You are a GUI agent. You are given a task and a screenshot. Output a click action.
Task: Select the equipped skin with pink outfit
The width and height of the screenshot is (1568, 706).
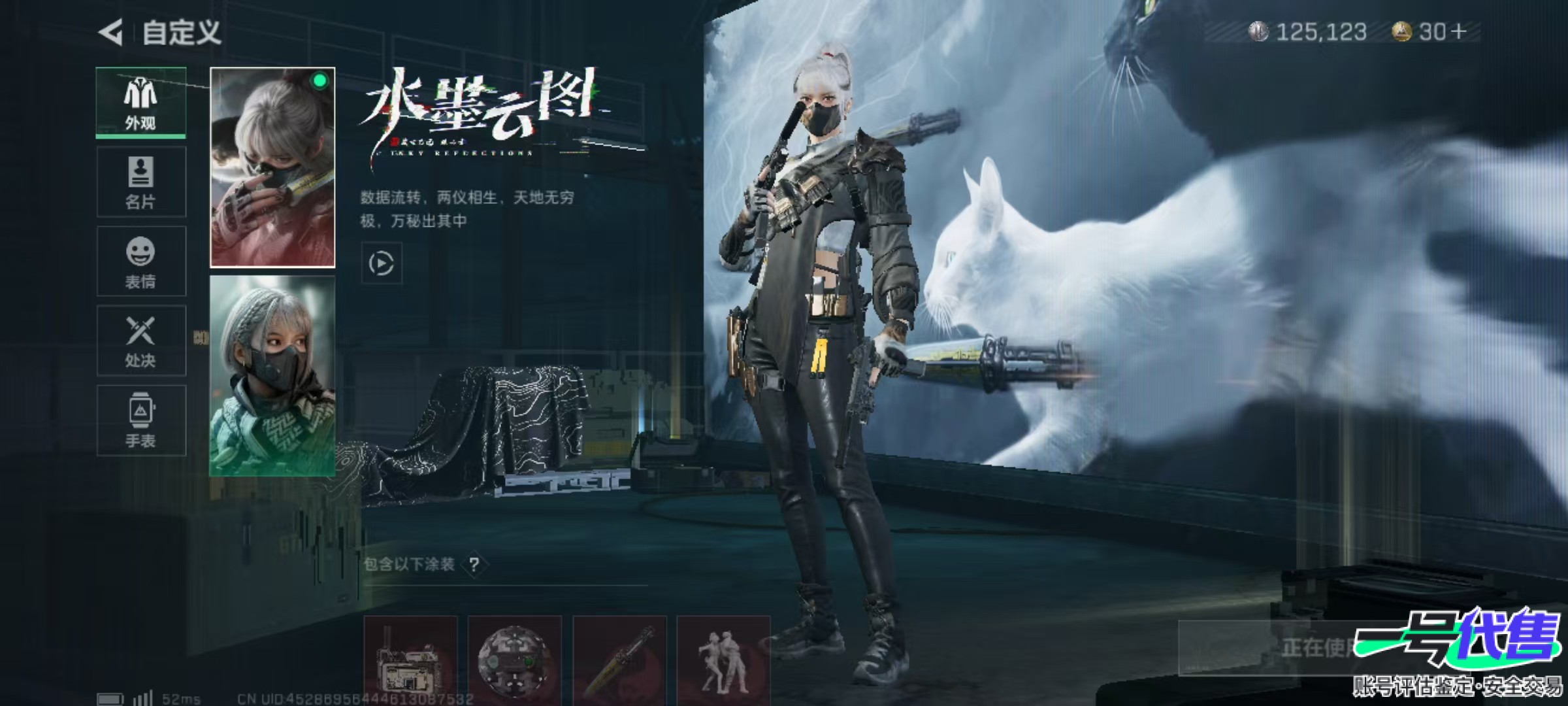(x=272, y=167)
